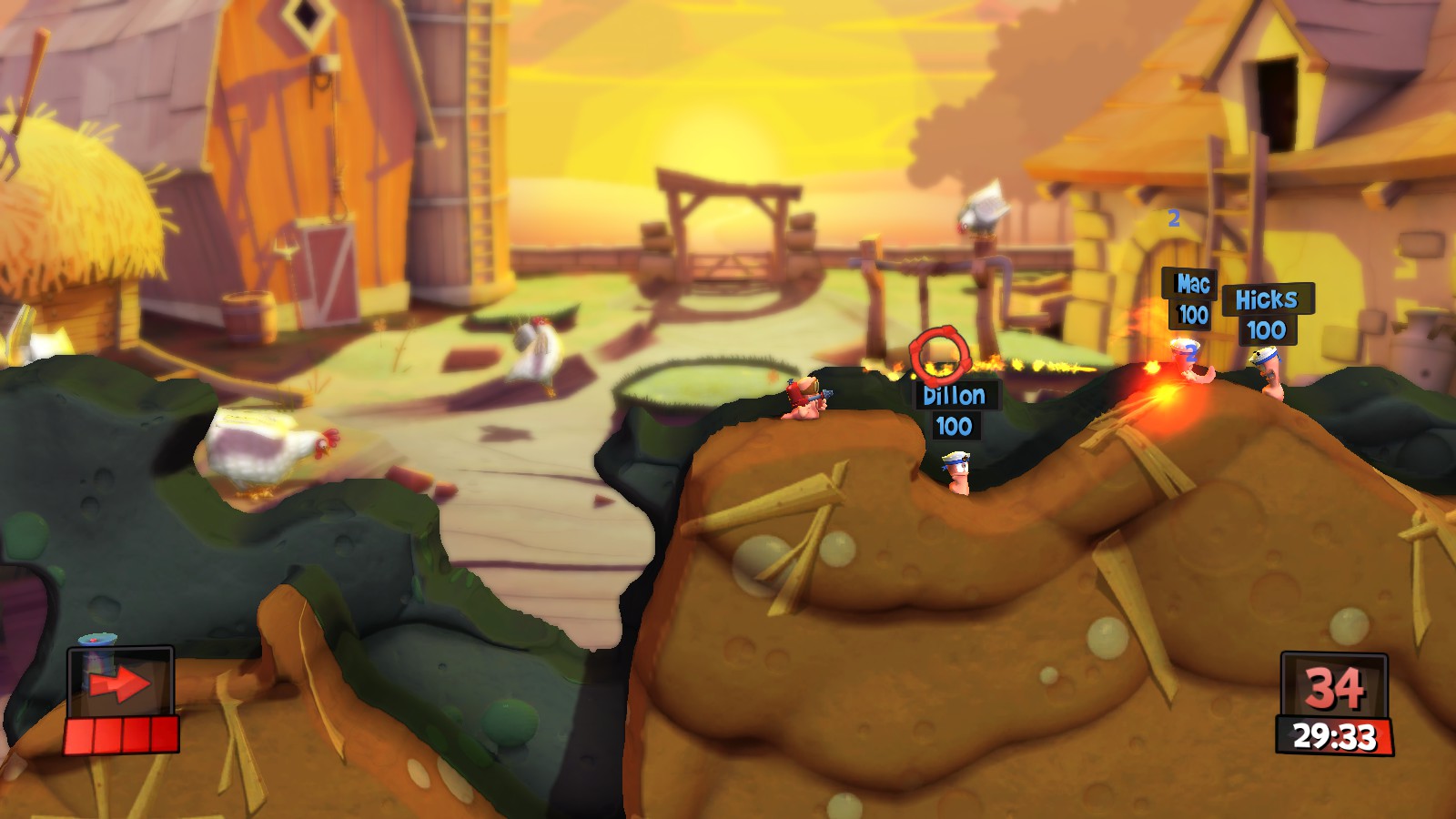Select Hicks's name tag
Viewport: 1456px width, 819px height.
(x=1266, y=299)
